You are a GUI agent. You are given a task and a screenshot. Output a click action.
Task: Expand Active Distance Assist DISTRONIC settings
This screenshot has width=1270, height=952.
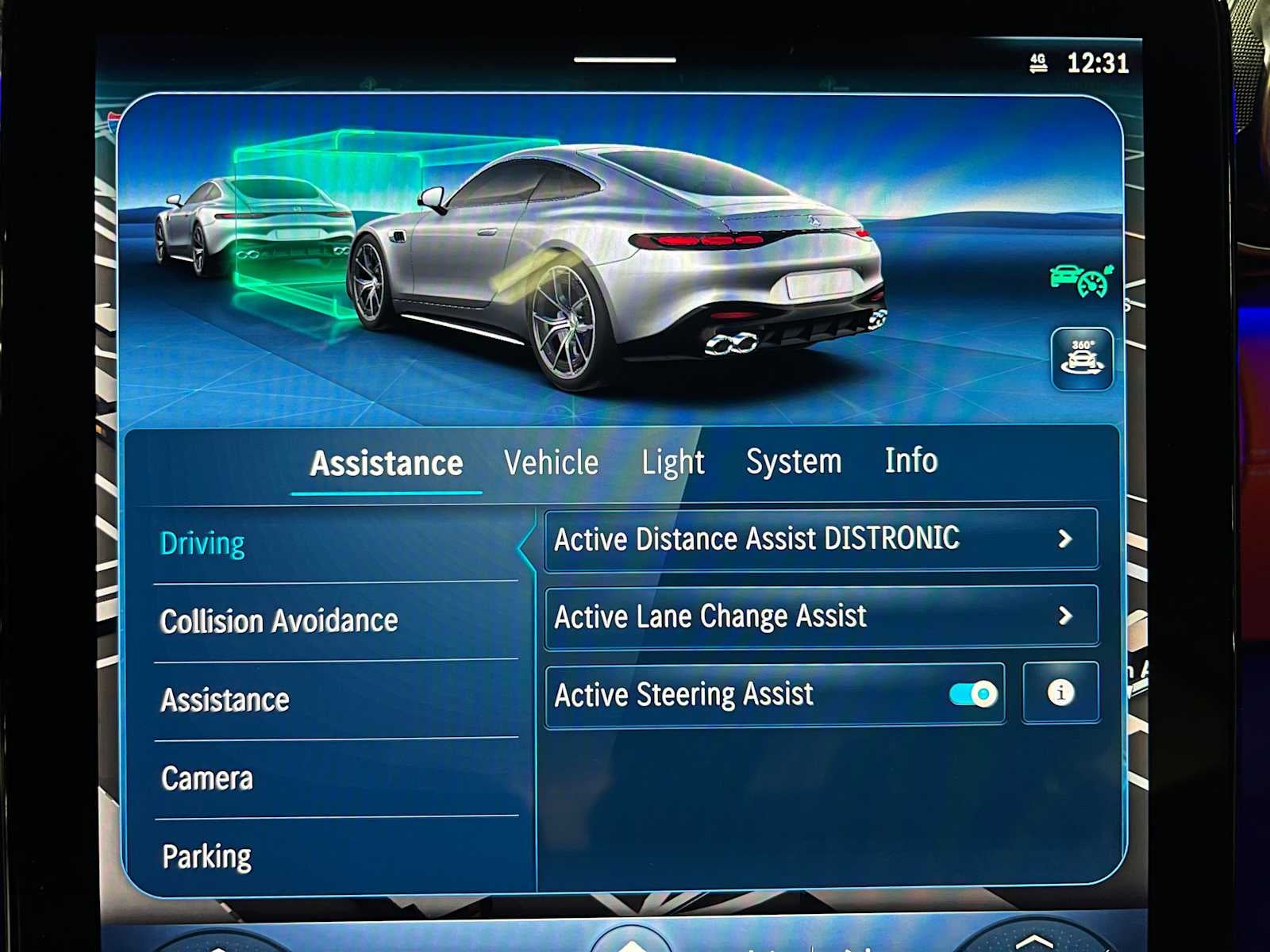822,539
